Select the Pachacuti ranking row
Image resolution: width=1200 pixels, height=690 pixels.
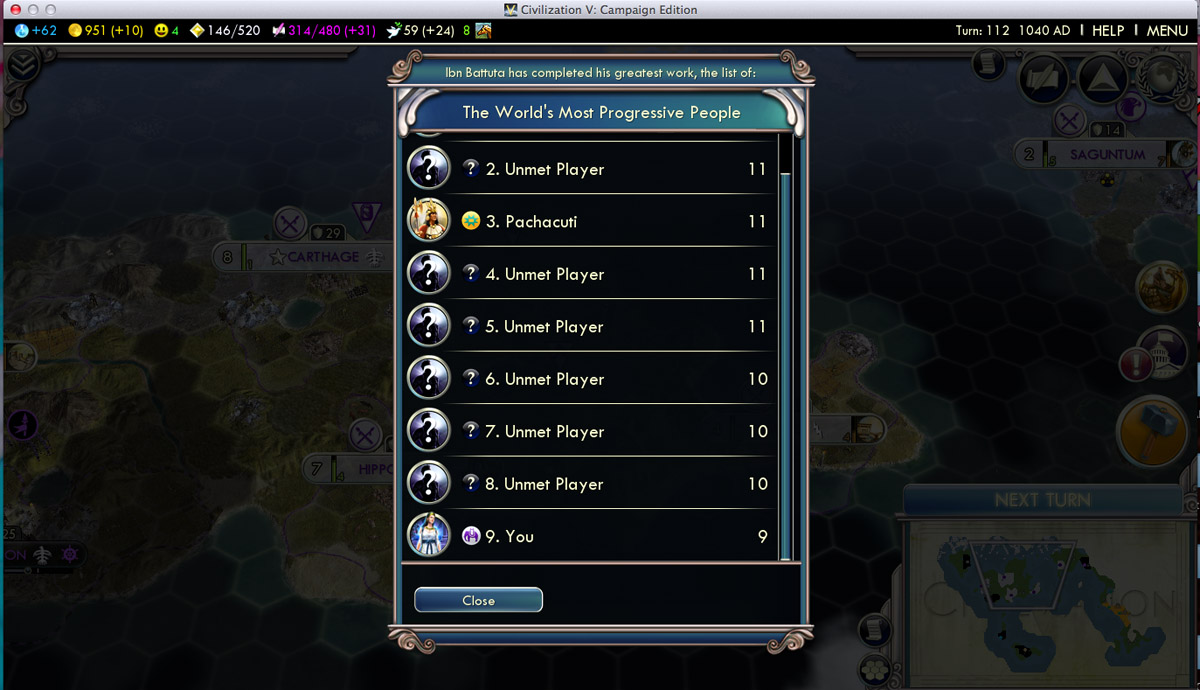coord(590,221)
